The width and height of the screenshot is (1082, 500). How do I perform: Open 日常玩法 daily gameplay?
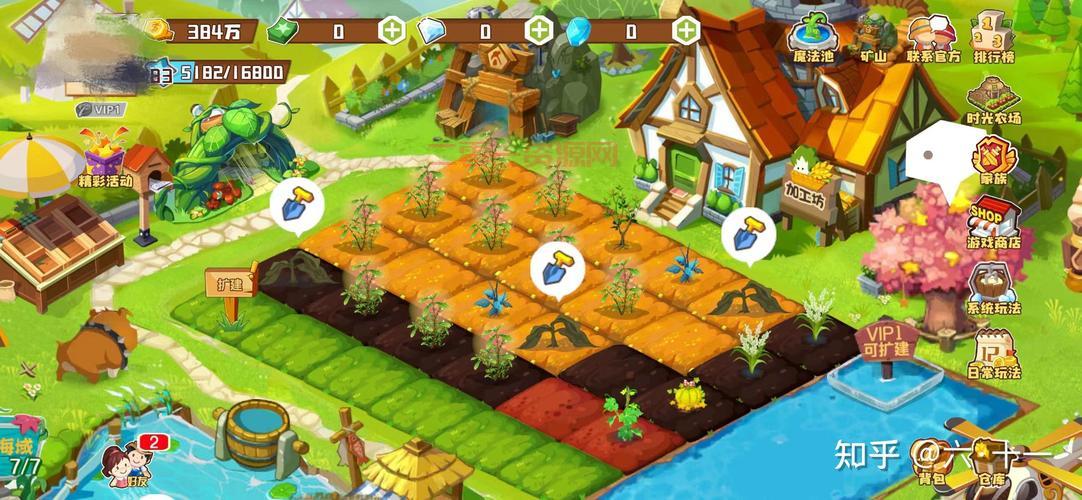(x=993, y=353)
